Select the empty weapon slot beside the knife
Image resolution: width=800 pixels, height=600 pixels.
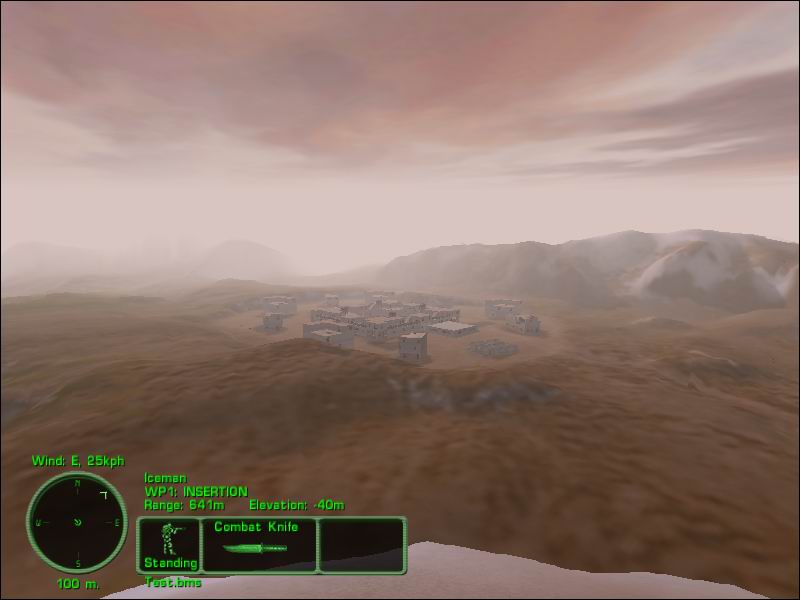click(x=362, y=545)
